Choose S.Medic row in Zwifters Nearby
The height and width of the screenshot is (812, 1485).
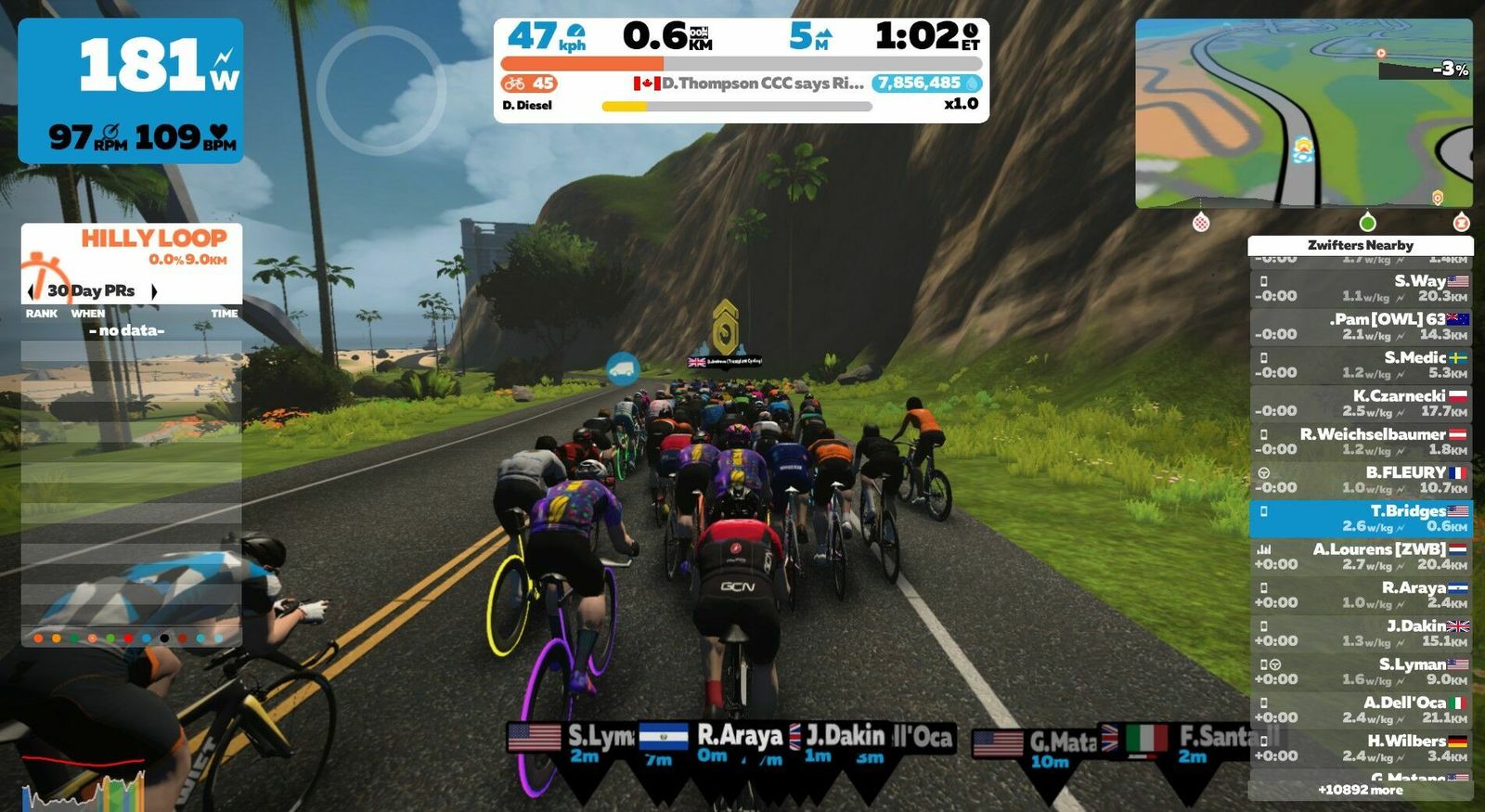pyautogui.click(x=1360, y=365)
